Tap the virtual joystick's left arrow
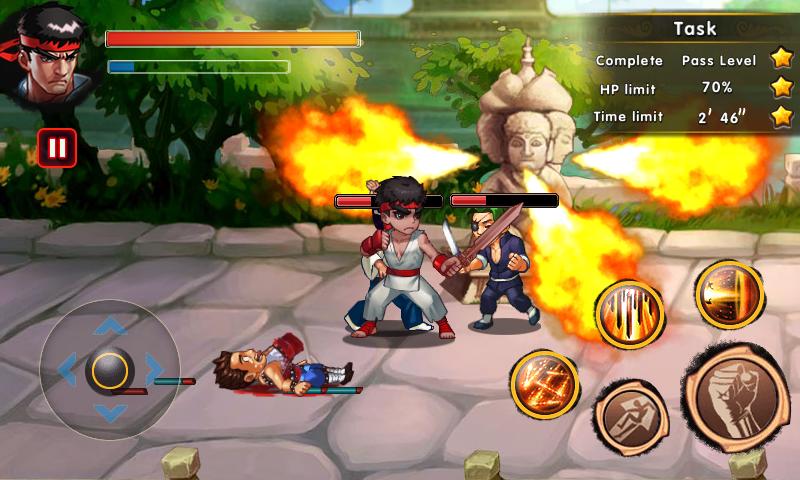This screenshot has height=480, width=800. [66, 370]
